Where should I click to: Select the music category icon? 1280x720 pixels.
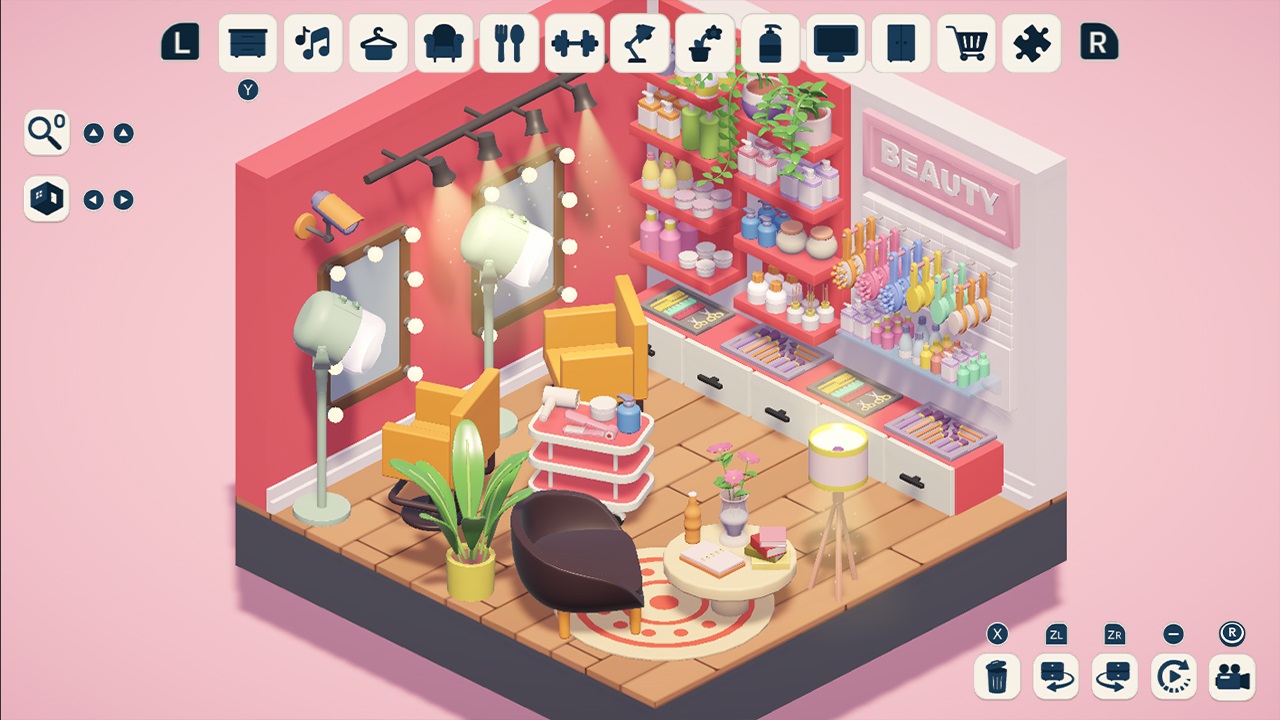pos(312,44)
